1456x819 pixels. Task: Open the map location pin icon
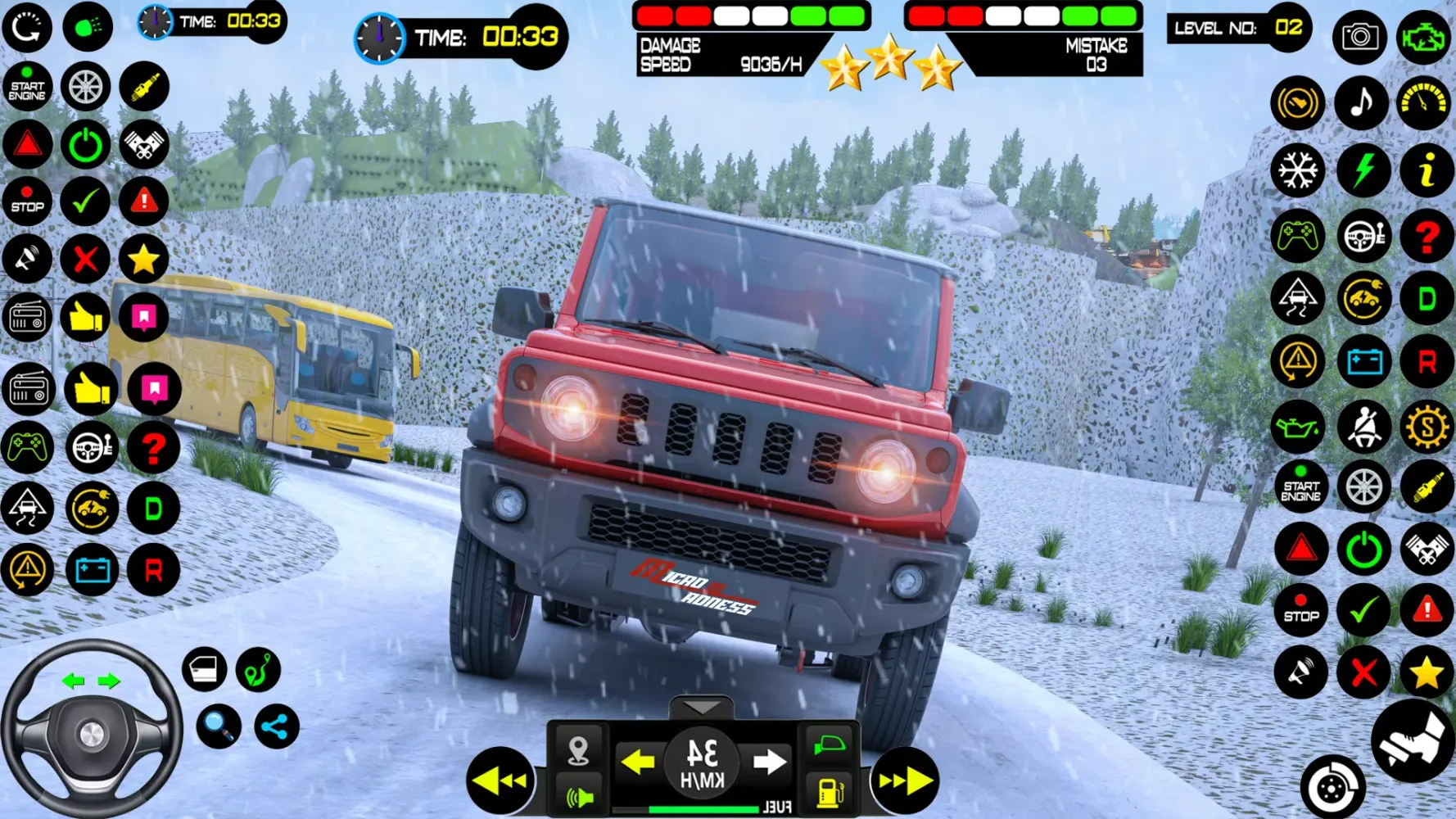click(578, 749)
